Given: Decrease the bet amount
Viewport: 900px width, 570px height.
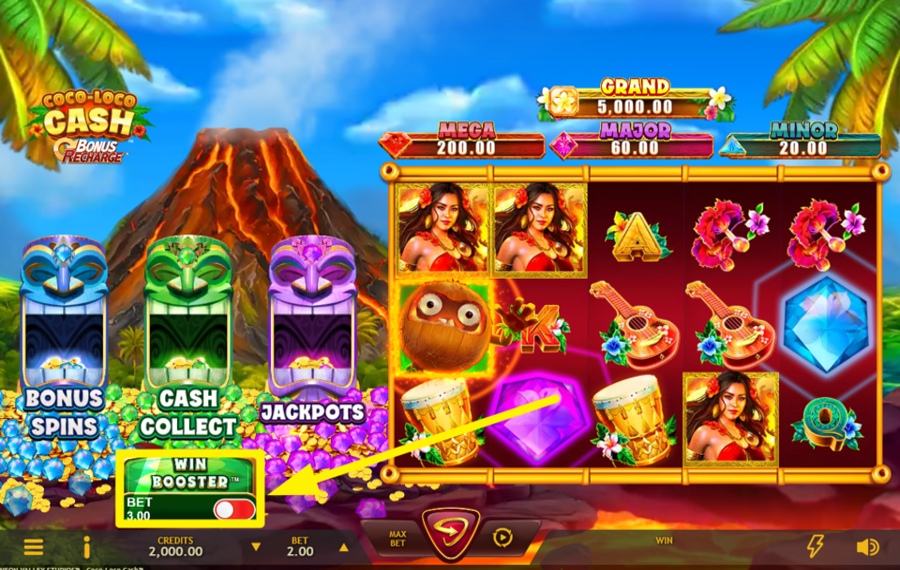Looking at the screenshot, I should coord(256,547).
